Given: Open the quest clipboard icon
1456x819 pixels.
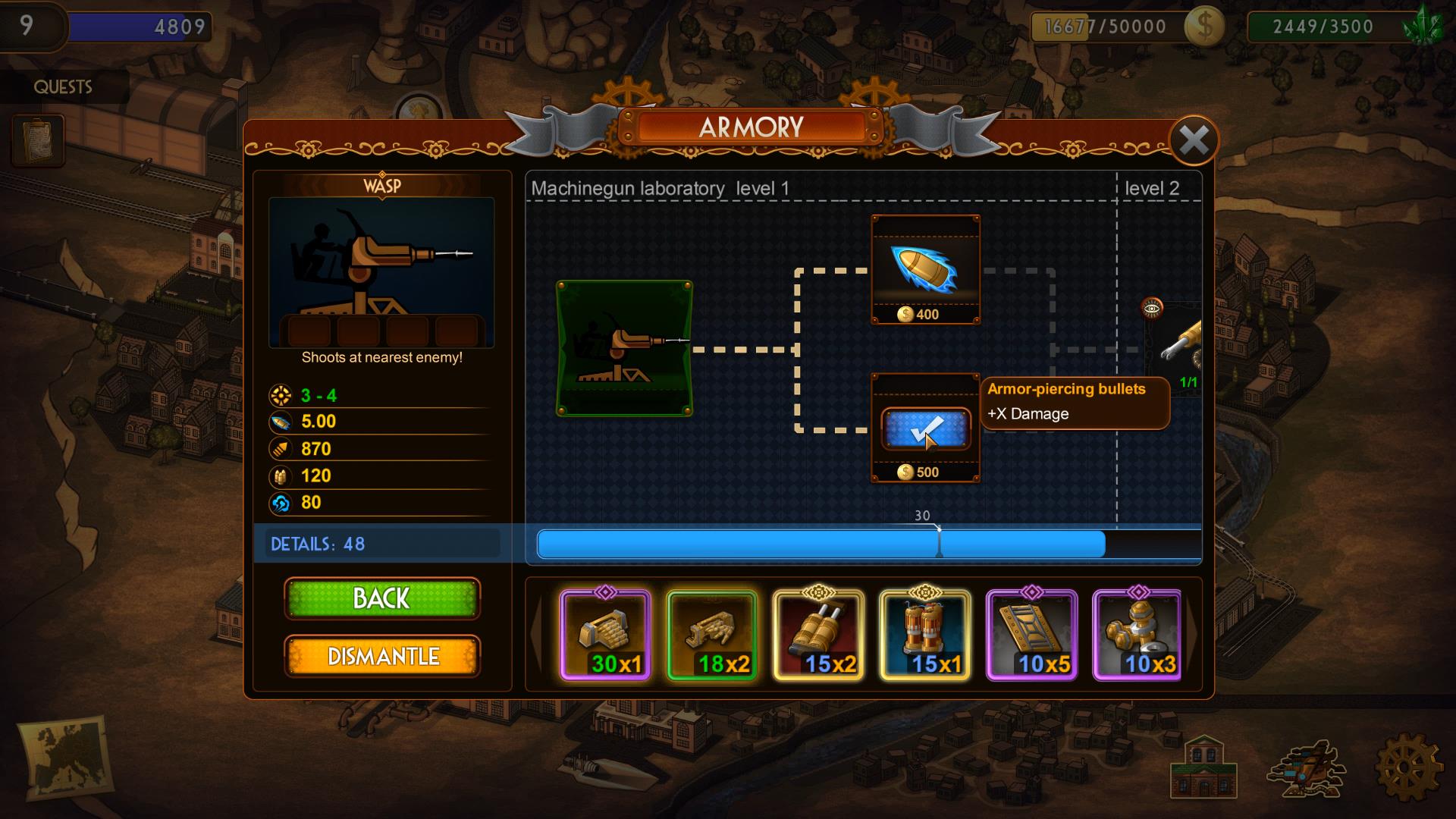Looking at the screenshot, I should 37,140.
